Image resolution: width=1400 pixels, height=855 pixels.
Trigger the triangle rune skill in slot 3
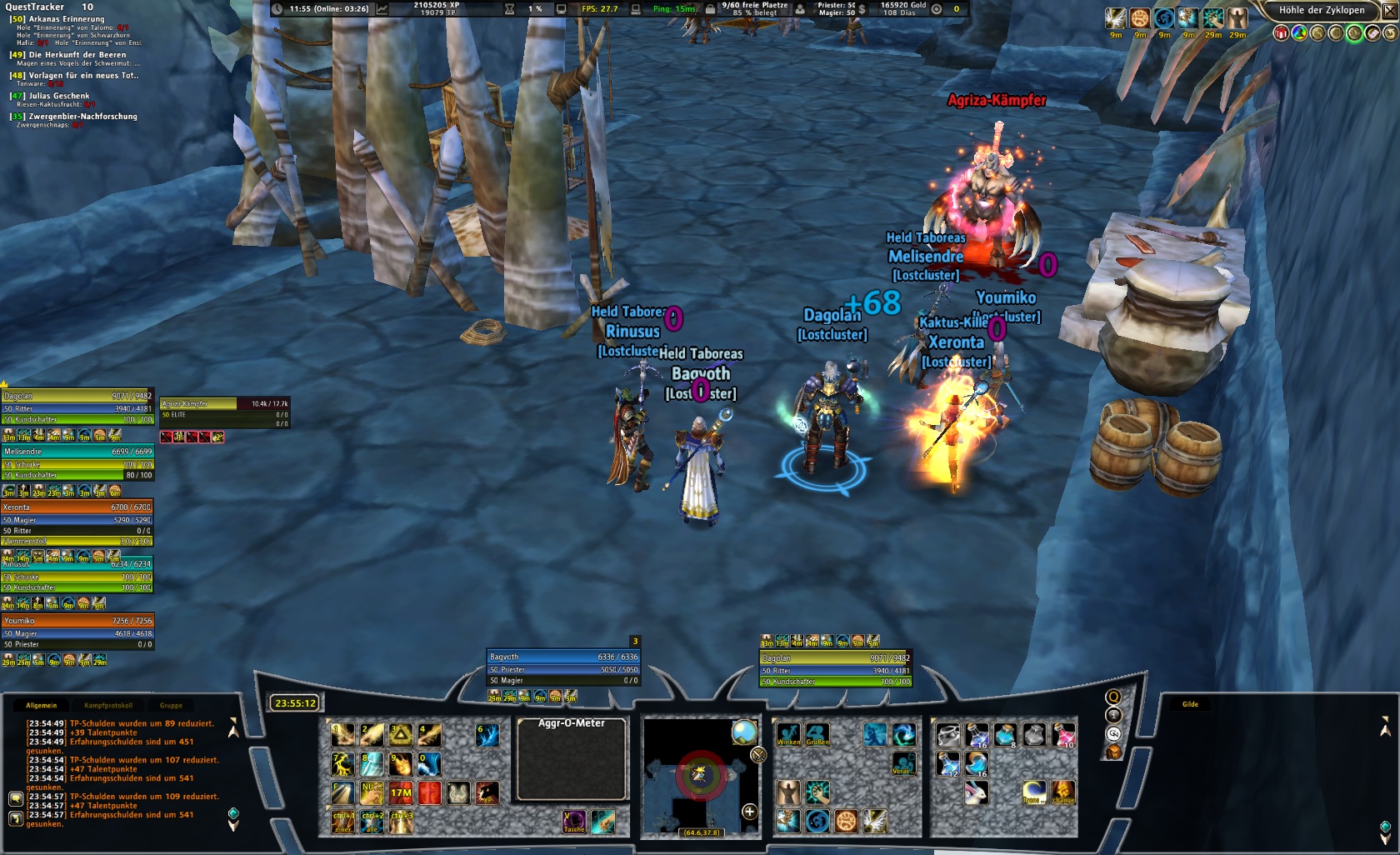tap(401, 735)
